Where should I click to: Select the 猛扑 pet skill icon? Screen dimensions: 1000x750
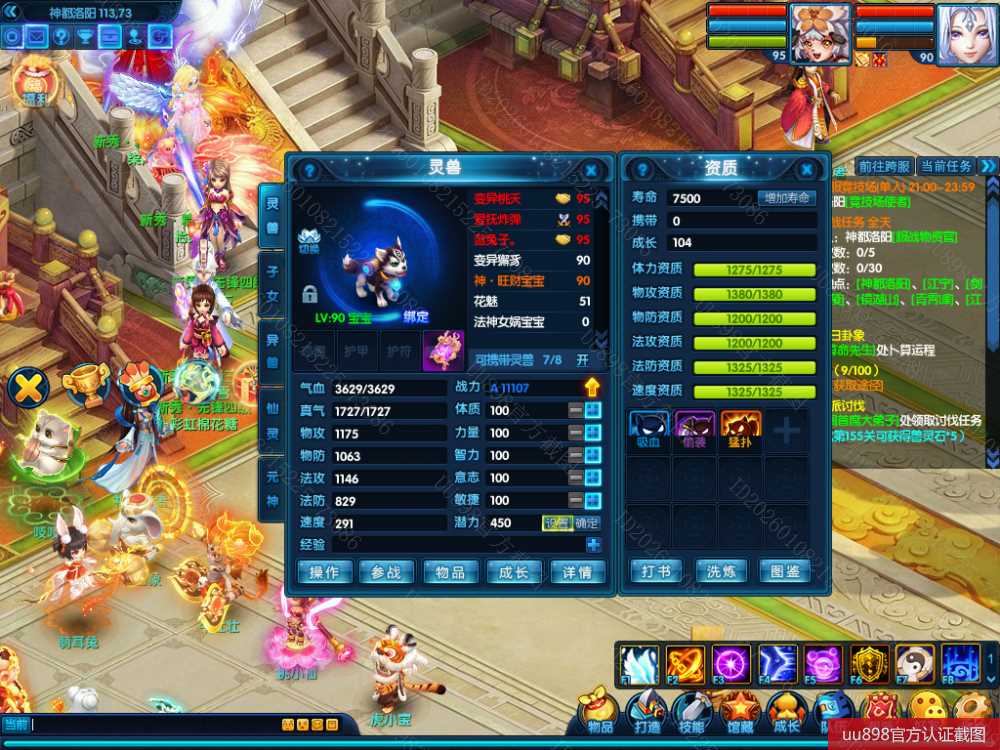(741, 427)
